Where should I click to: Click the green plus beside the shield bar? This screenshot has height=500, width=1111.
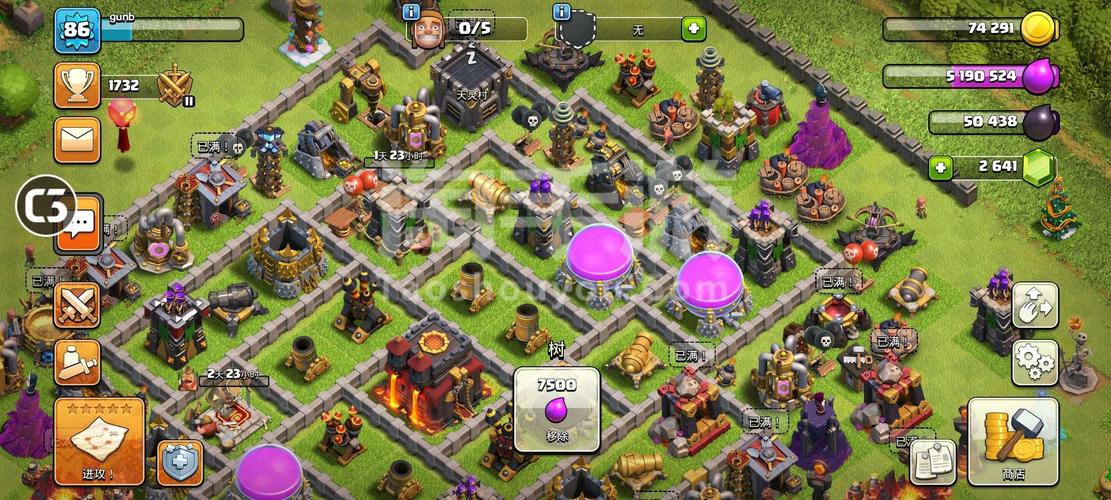(x=693, y=29)
